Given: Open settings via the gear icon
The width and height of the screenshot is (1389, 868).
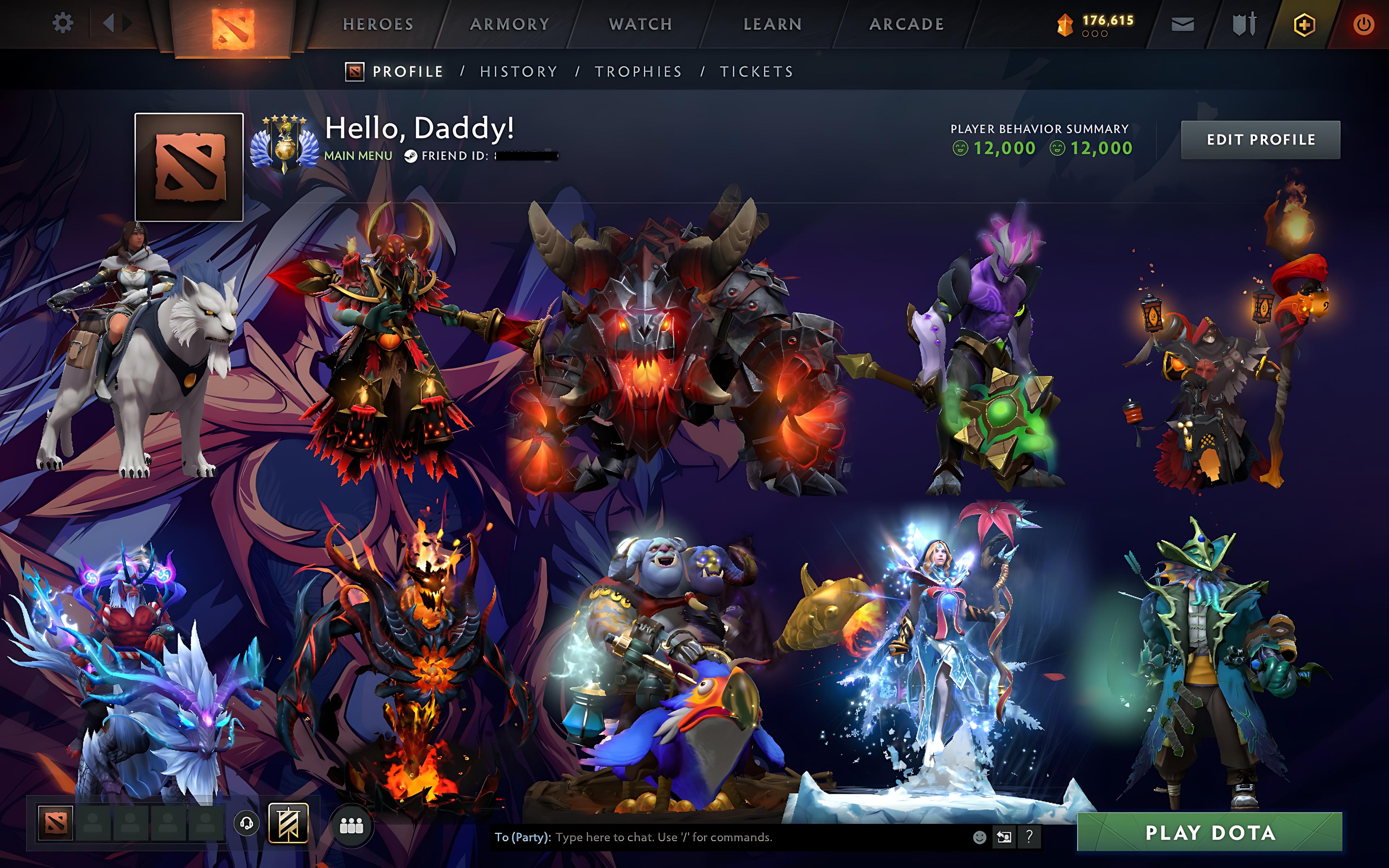Looking at the screenshot, I should (x=63, y=23).
